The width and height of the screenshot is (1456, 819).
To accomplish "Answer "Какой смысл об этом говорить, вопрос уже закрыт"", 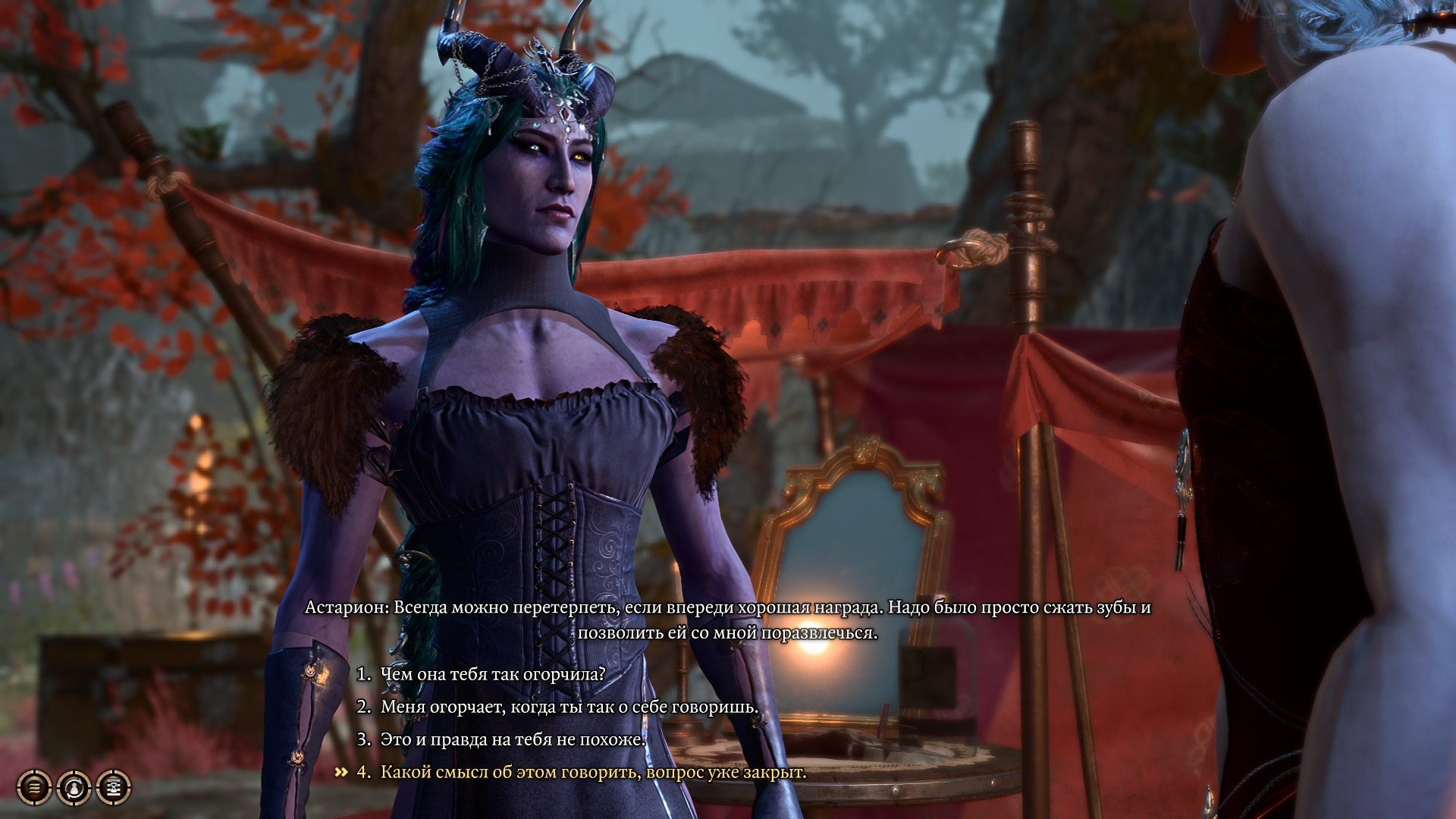I will (x=593, y=772).
